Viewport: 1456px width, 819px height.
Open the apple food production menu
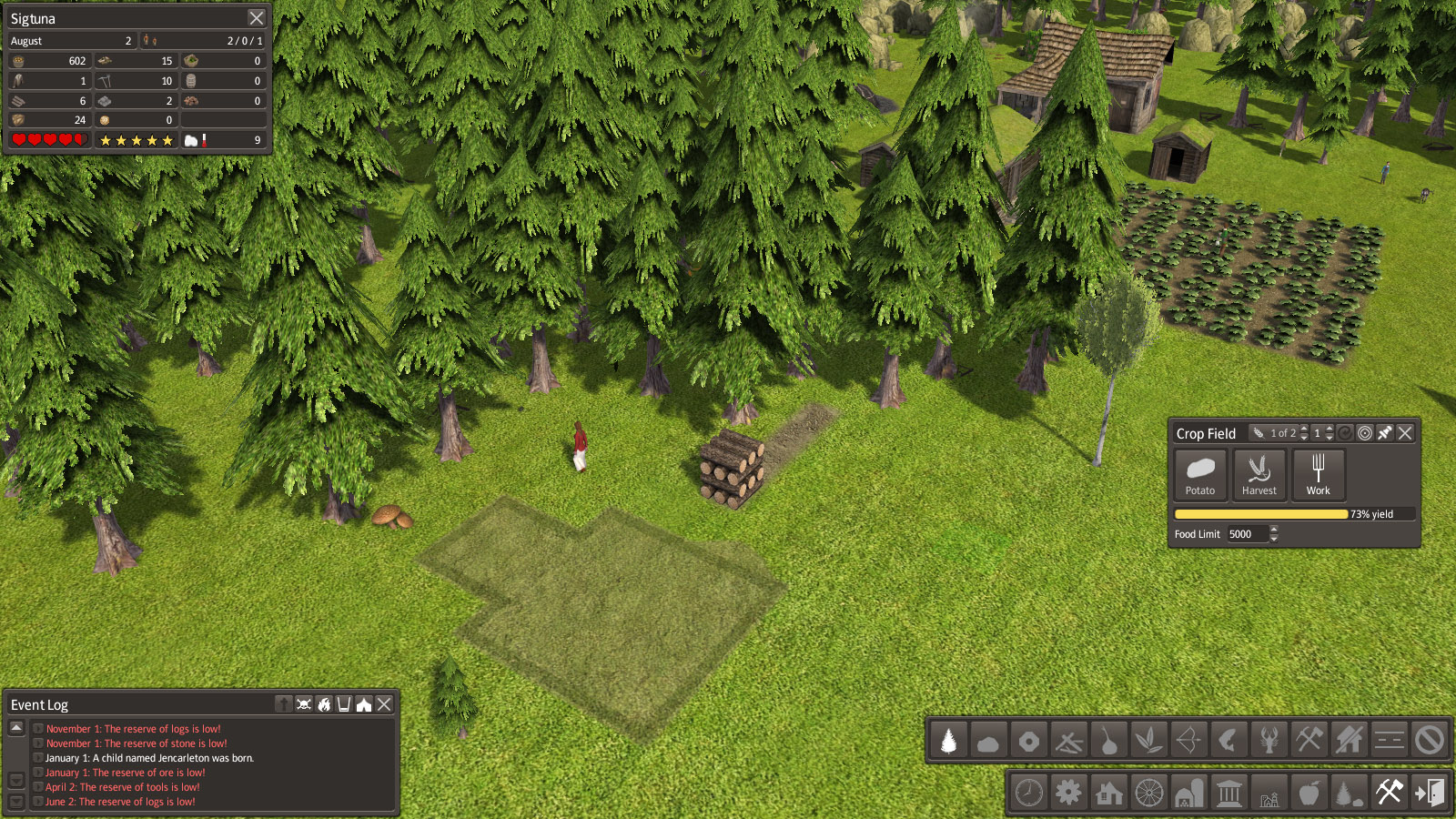click(1309, 793)
